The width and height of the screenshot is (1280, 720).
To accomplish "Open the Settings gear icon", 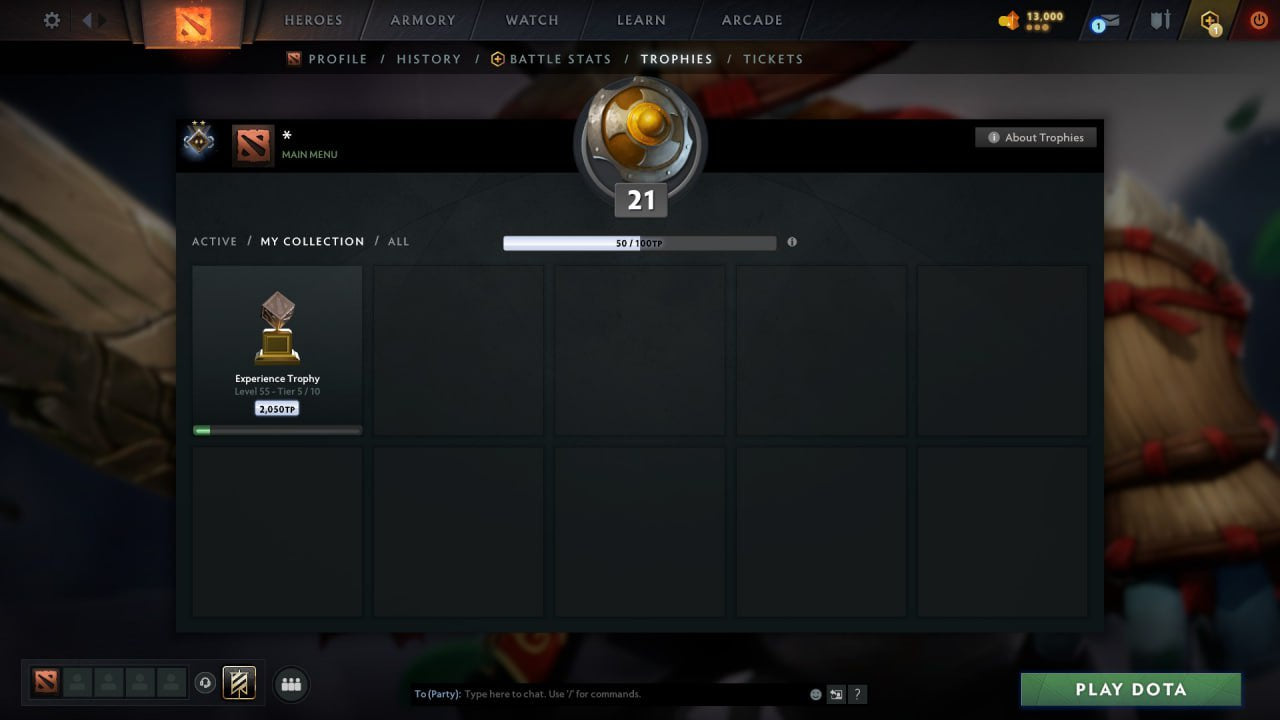I will 51,20.
